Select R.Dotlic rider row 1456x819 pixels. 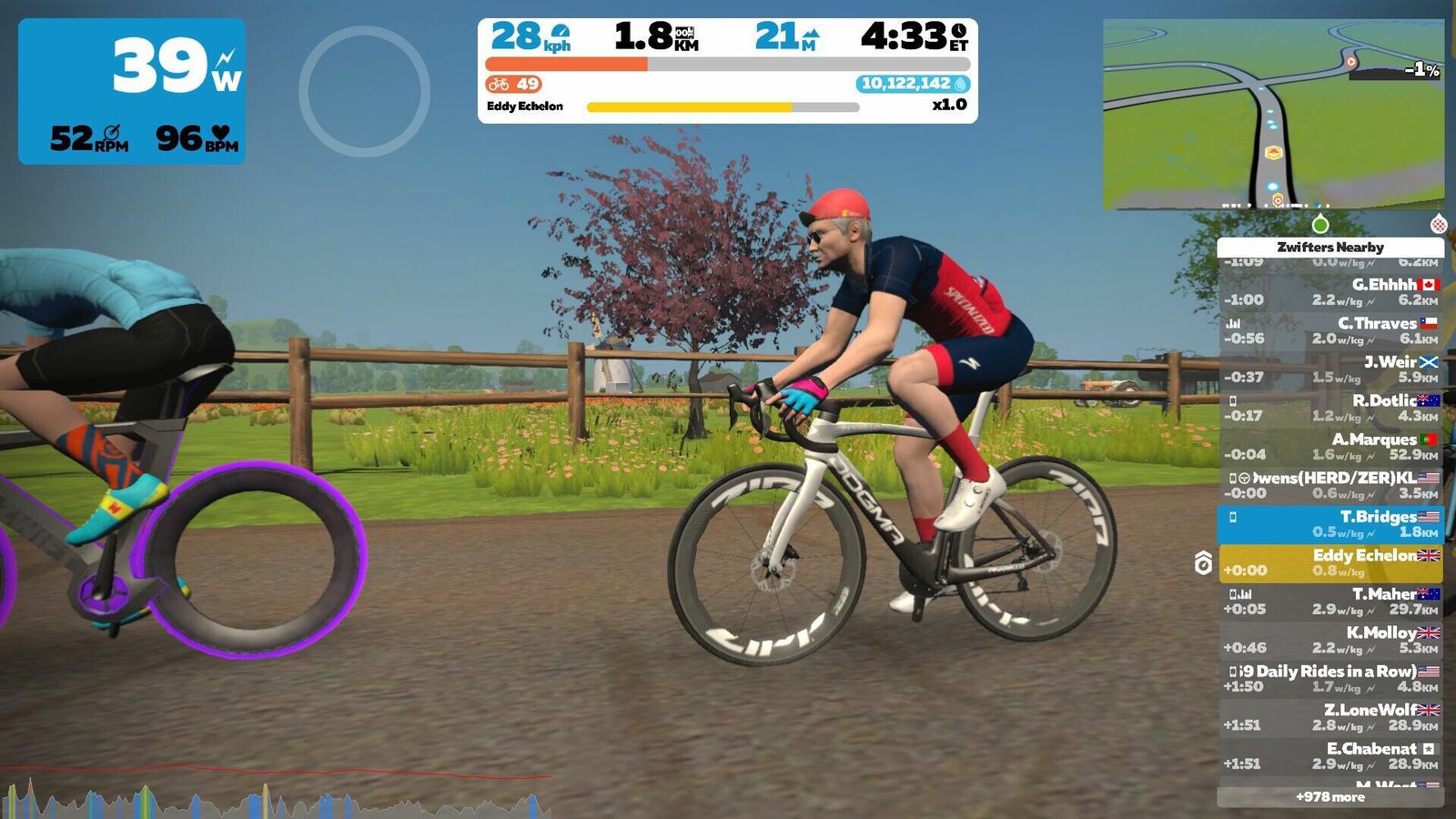(1330, 408)
